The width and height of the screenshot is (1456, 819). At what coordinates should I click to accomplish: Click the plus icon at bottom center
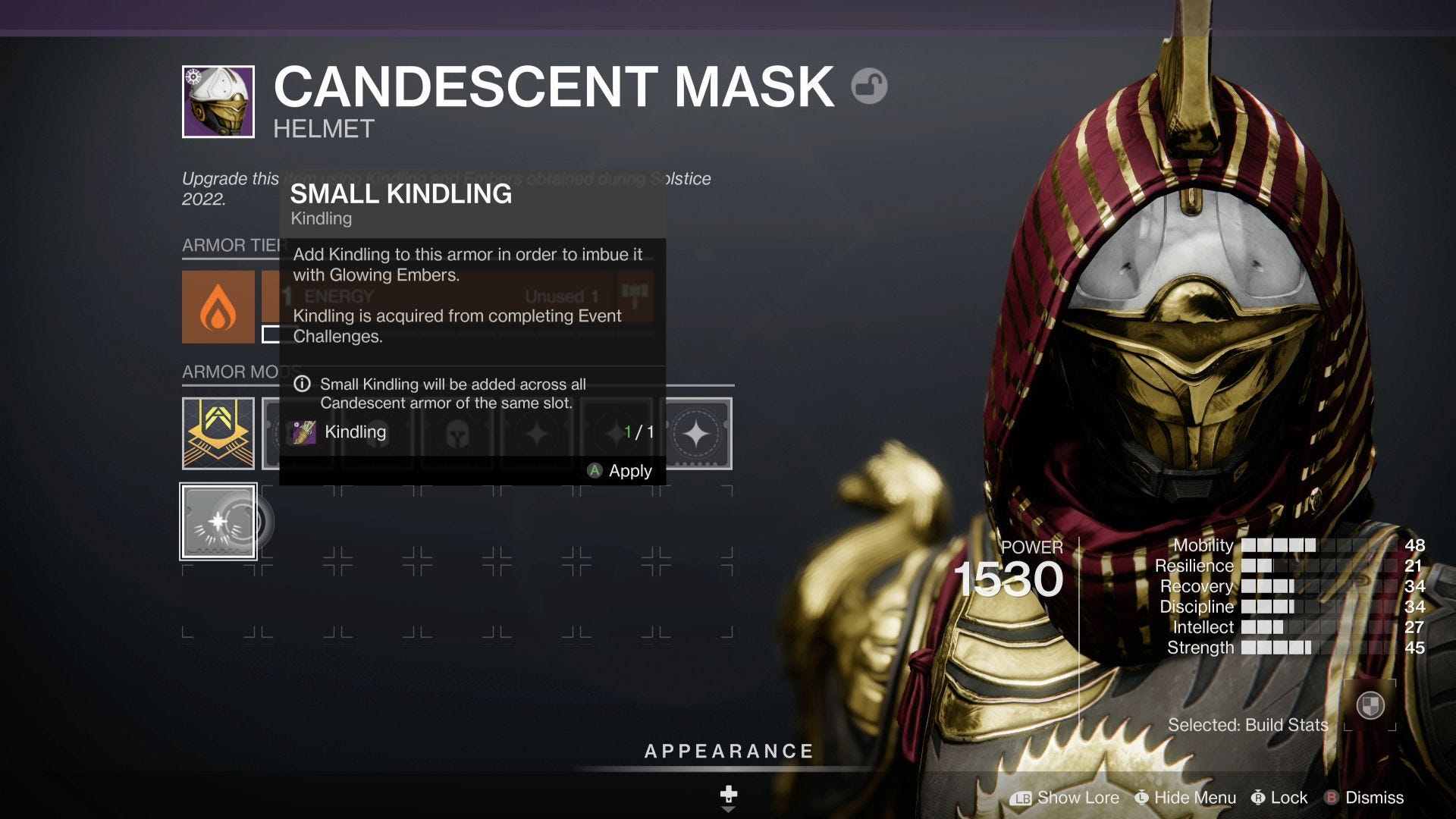pyautogui.click(x=728, y=795)
